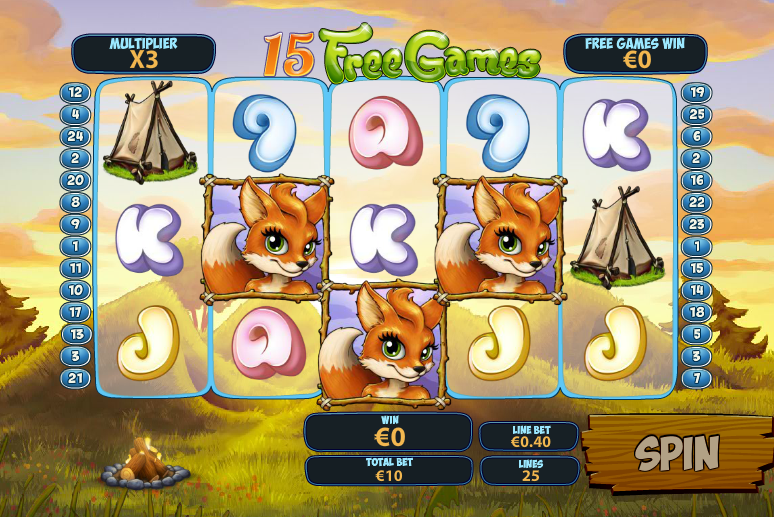Choose payline number 18
This screenshot has height=517, width=774.
pyautogui.click(x=696, y=312)
